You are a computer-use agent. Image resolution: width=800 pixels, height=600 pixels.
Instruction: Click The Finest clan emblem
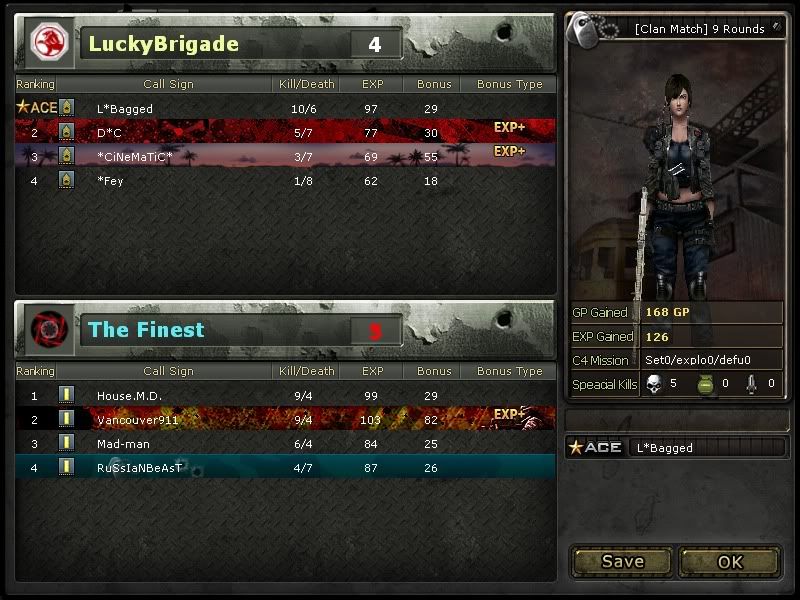[x=48, y=329]
